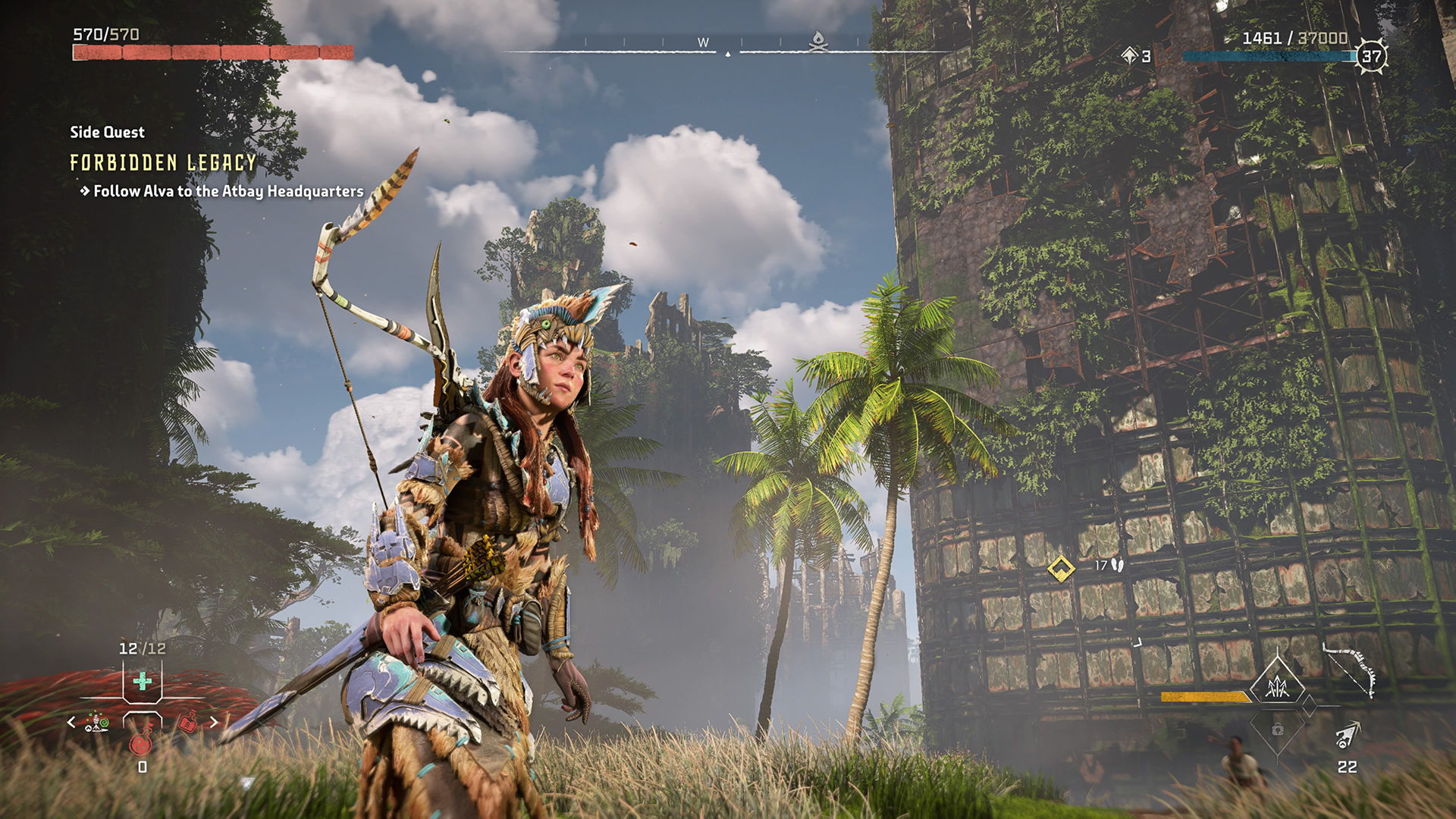Open the level 37 badge
Screen dimensions: 1456x819
[1371, 56]
